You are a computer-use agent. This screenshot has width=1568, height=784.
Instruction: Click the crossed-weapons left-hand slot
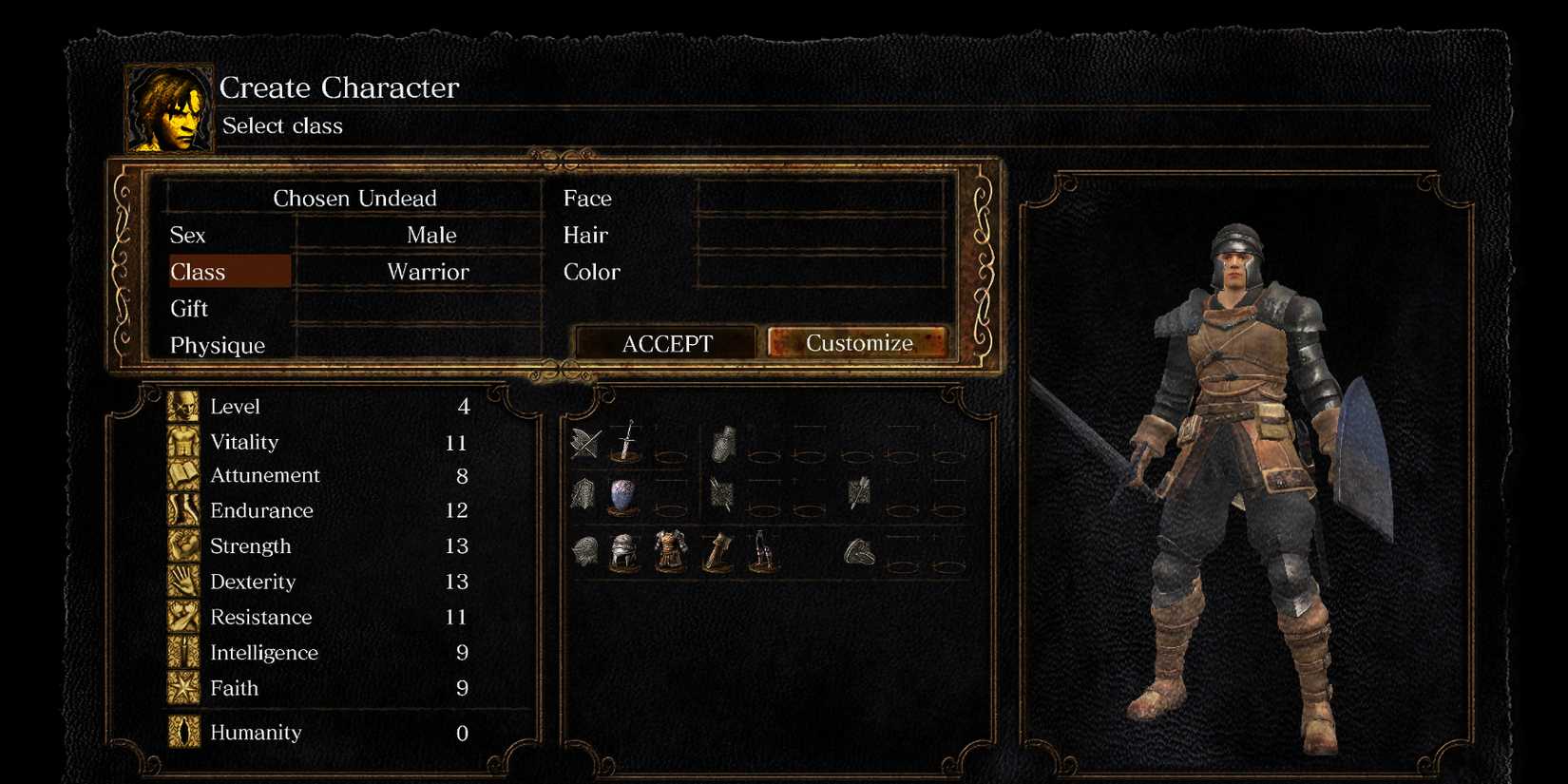coord(583,444)
